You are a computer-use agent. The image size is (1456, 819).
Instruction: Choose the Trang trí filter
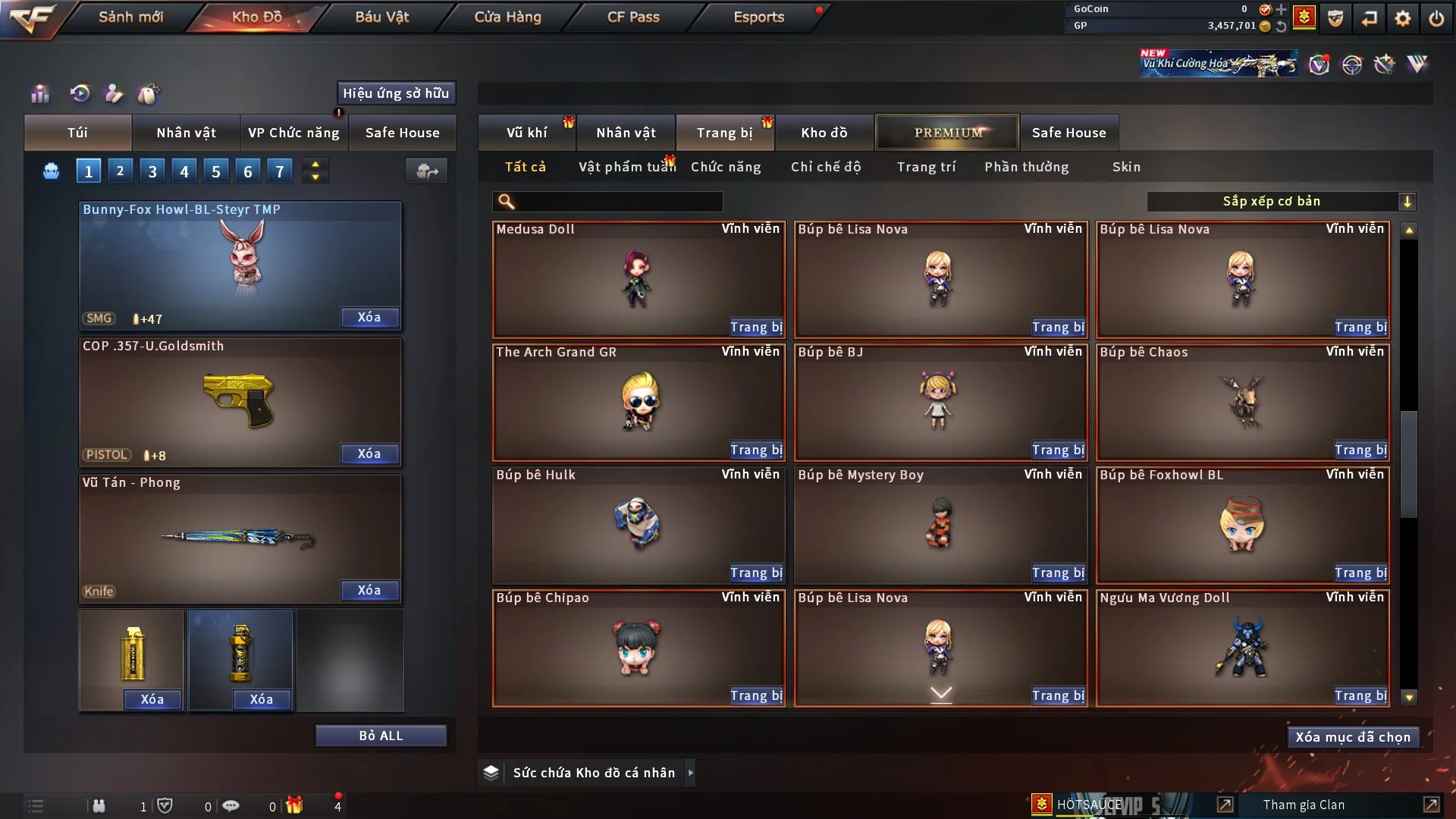(x=926, y=167)
